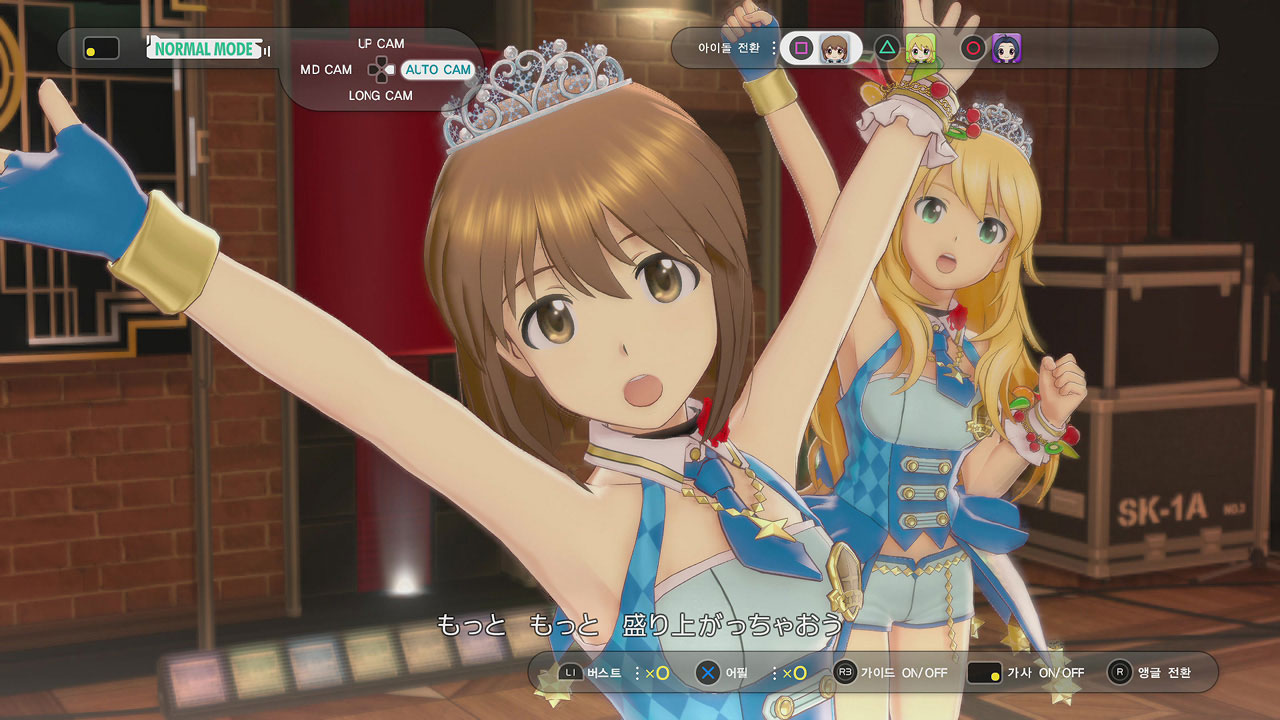Click the NORMAL MODE indicator

(205, 48)
